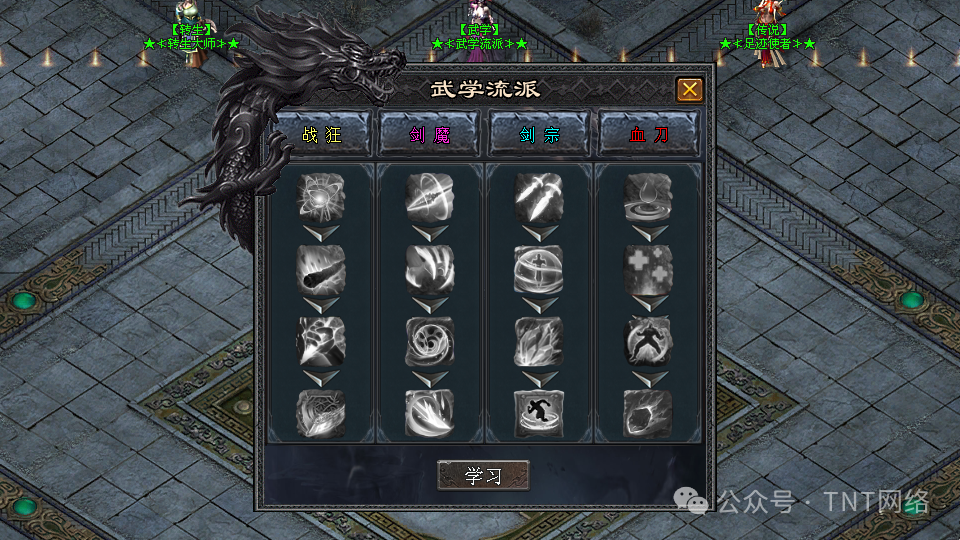The height and width of the screenshot is (540, 960).
Task: Switch to the 剑魔 school tab
Action: (x=430, y=135)
